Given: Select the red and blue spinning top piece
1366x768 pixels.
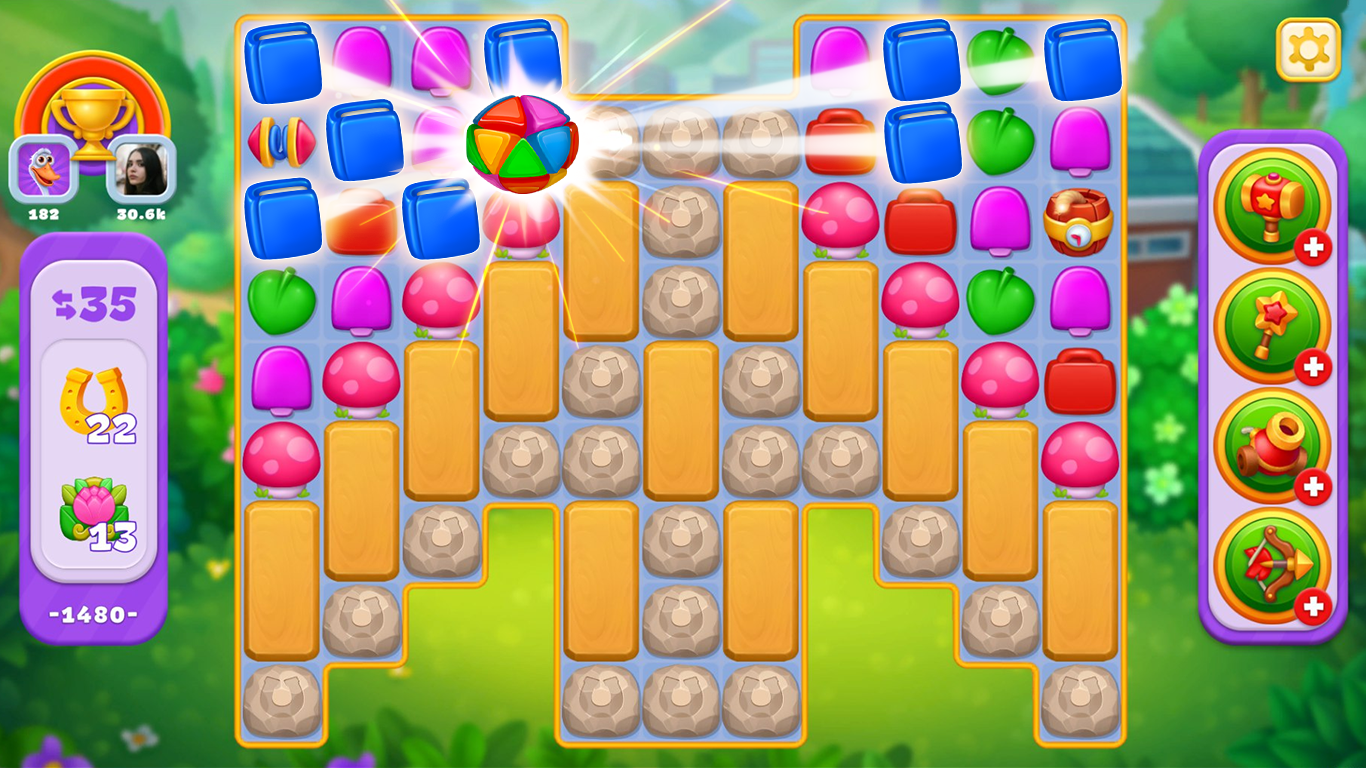Looking at the screenshot, I should (282, 143).
